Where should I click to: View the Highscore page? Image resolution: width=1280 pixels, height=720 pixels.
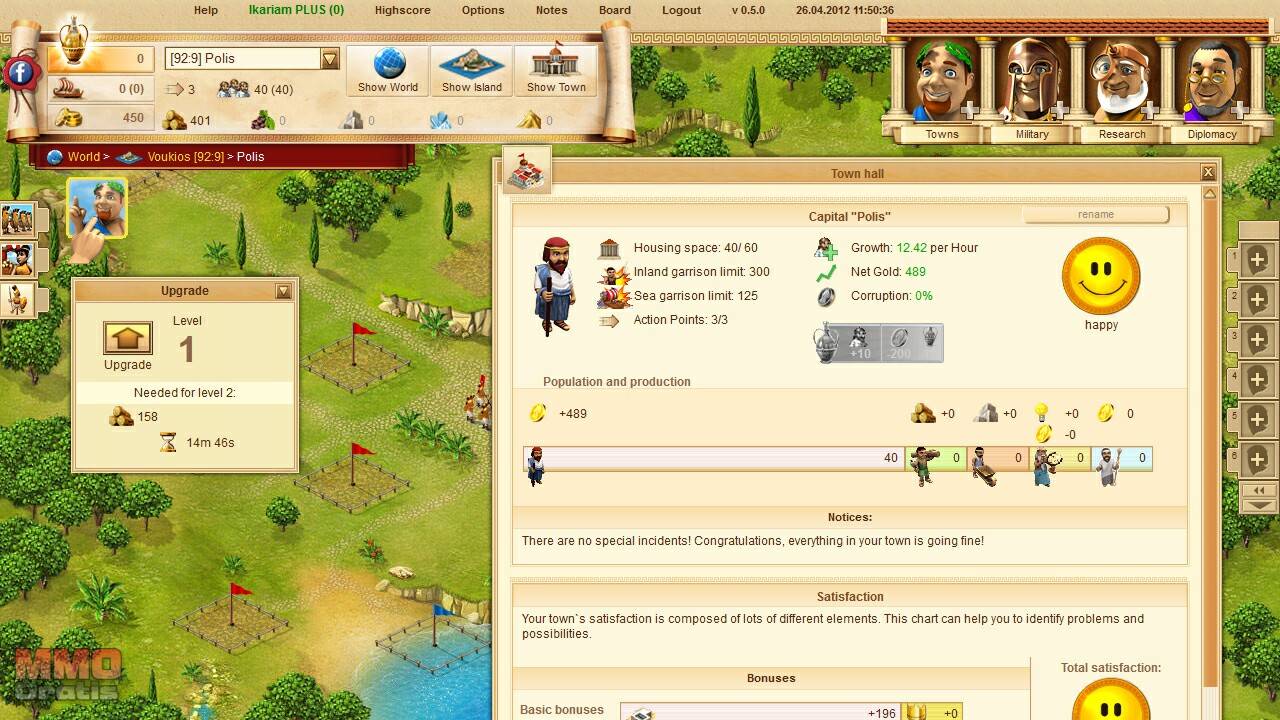402,10
